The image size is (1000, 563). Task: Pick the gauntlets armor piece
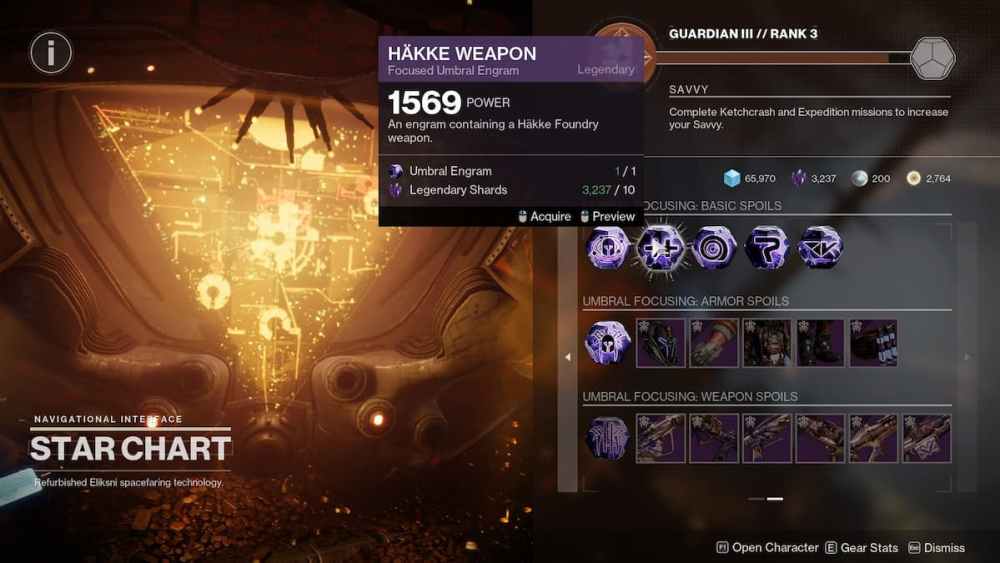click(x=714, y=343)
